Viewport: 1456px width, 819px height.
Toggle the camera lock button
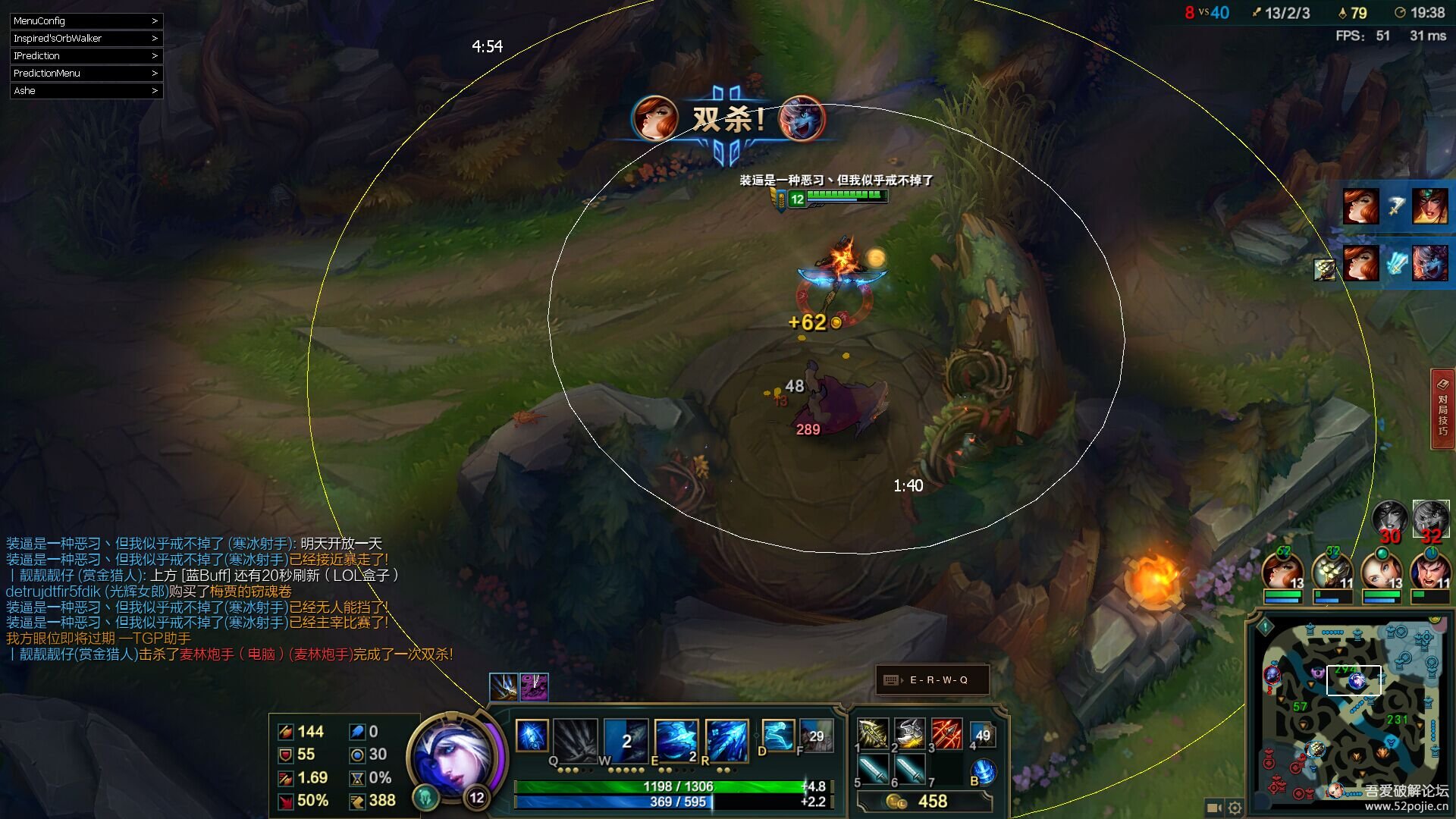[1213, 808]
